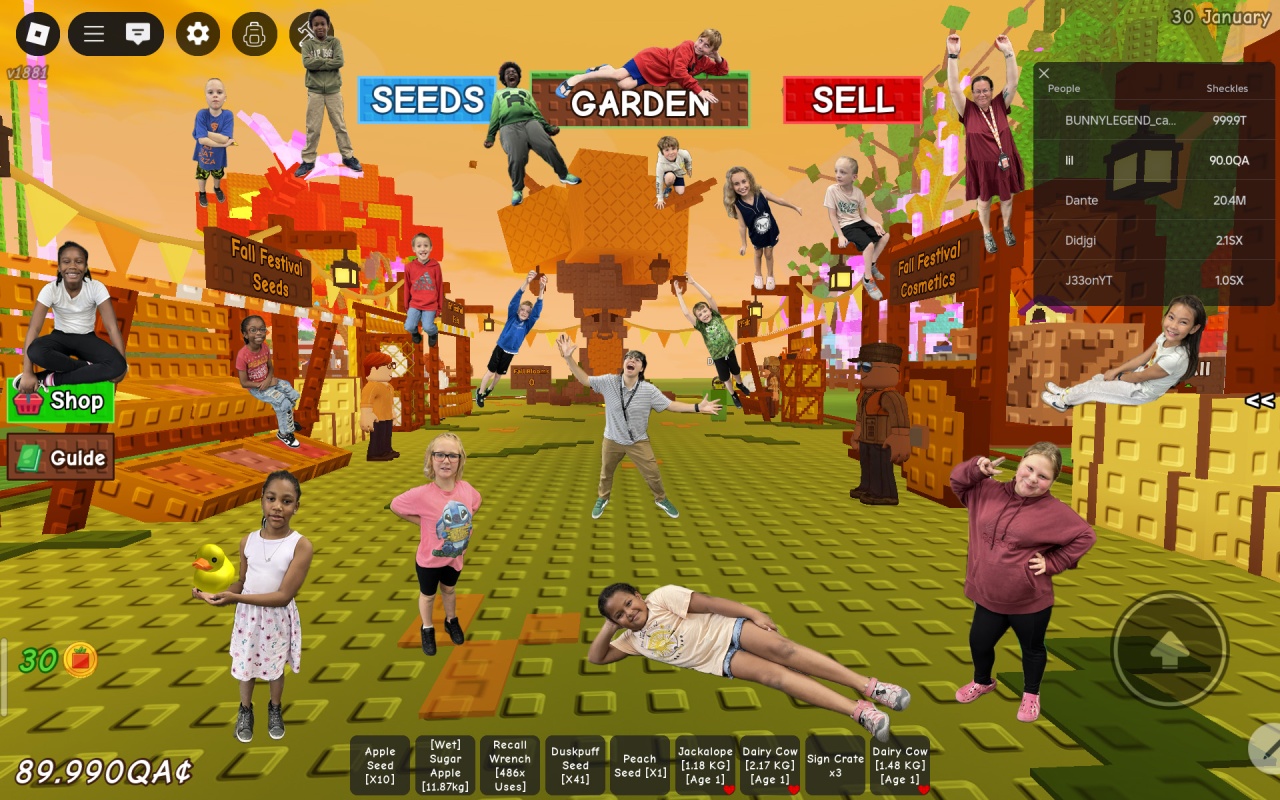Choose the Duskpuff Seed slot
The height and width of the screenshot is (800, 1280).
[575, 765]
